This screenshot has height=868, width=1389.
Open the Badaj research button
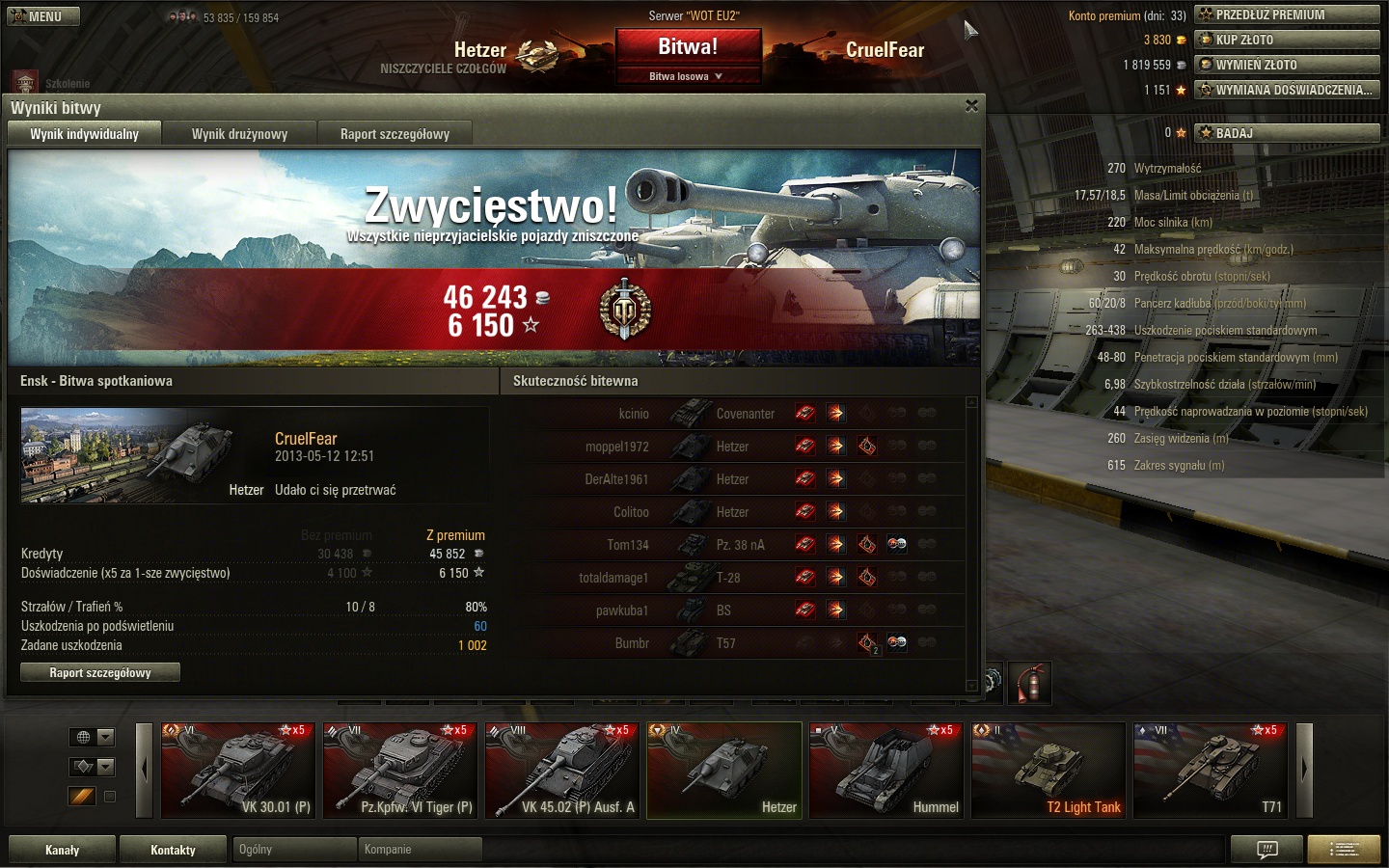[1287, 133]
